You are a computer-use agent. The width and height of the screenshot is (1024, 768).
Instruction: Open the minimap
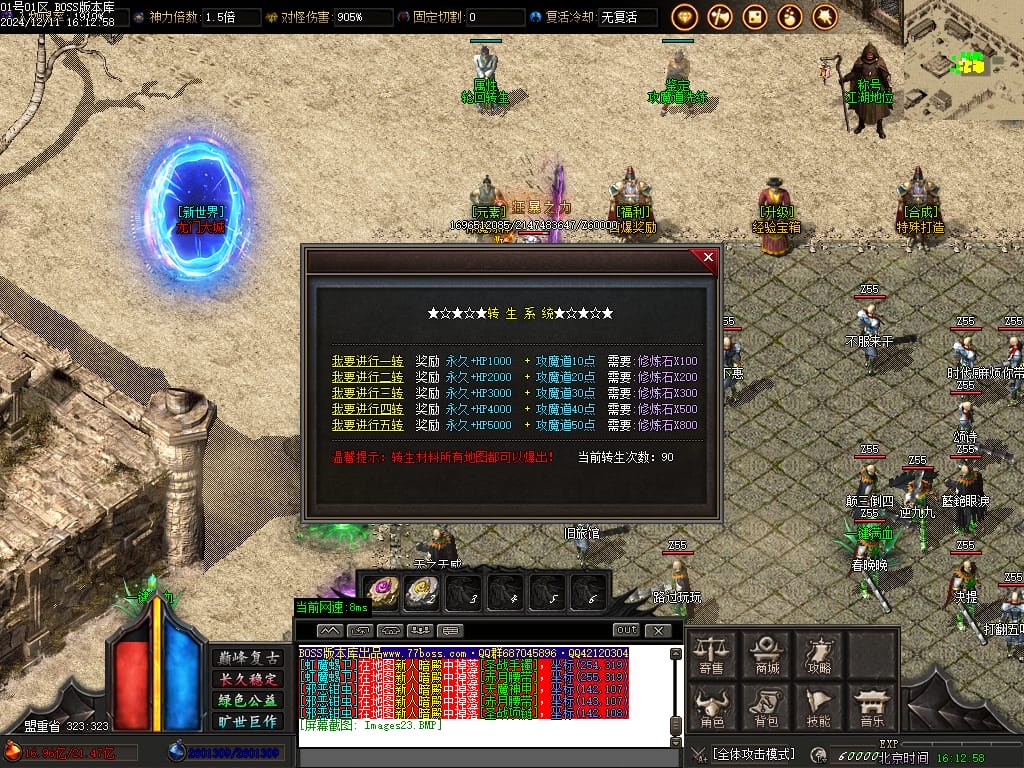click(963, 60)
